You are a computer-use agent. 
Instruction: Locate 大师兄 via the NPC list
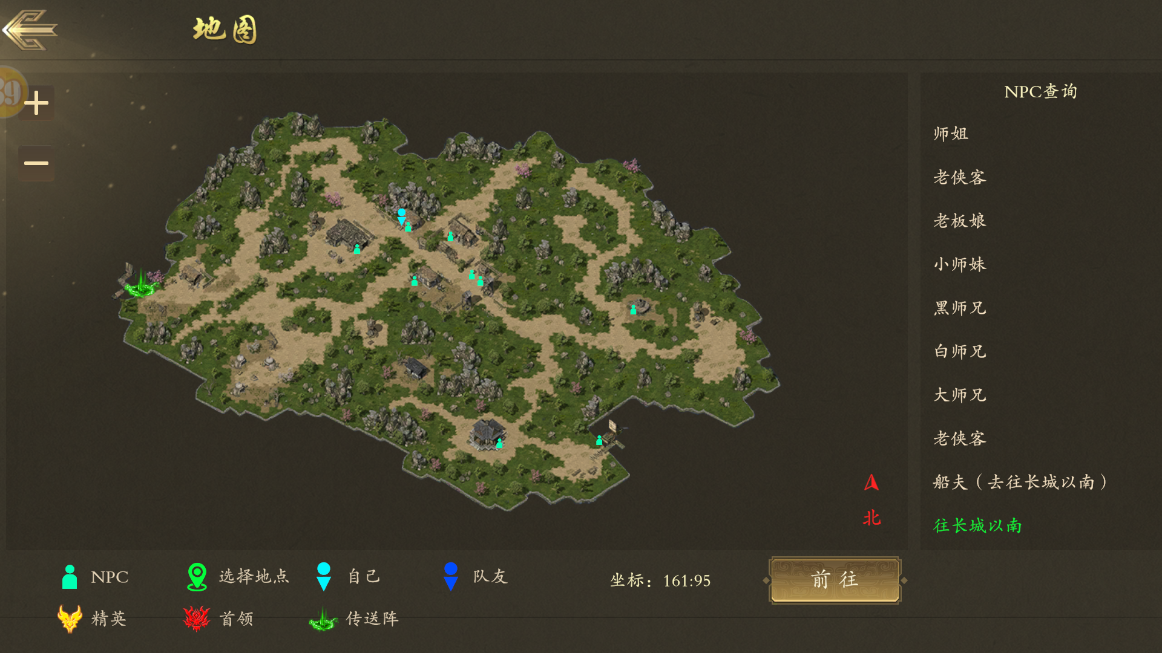960,395
